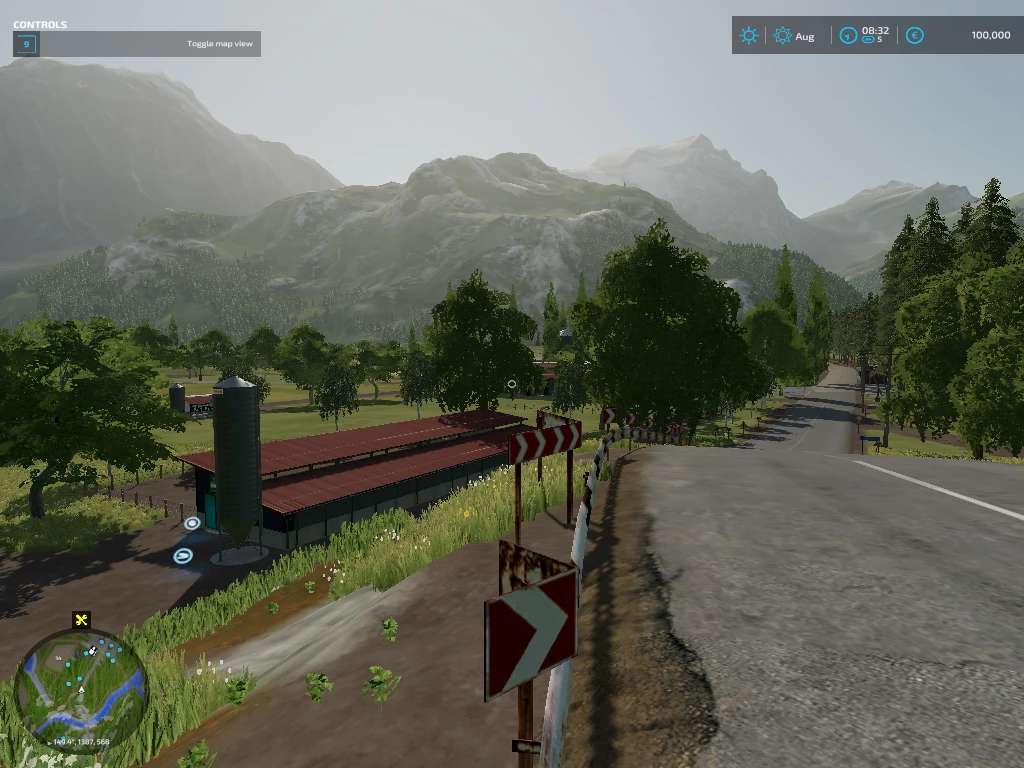The image size is (1024, 768).
Task: Click the yellow crossed-tools icon above minimap
Action: point(82,620)
